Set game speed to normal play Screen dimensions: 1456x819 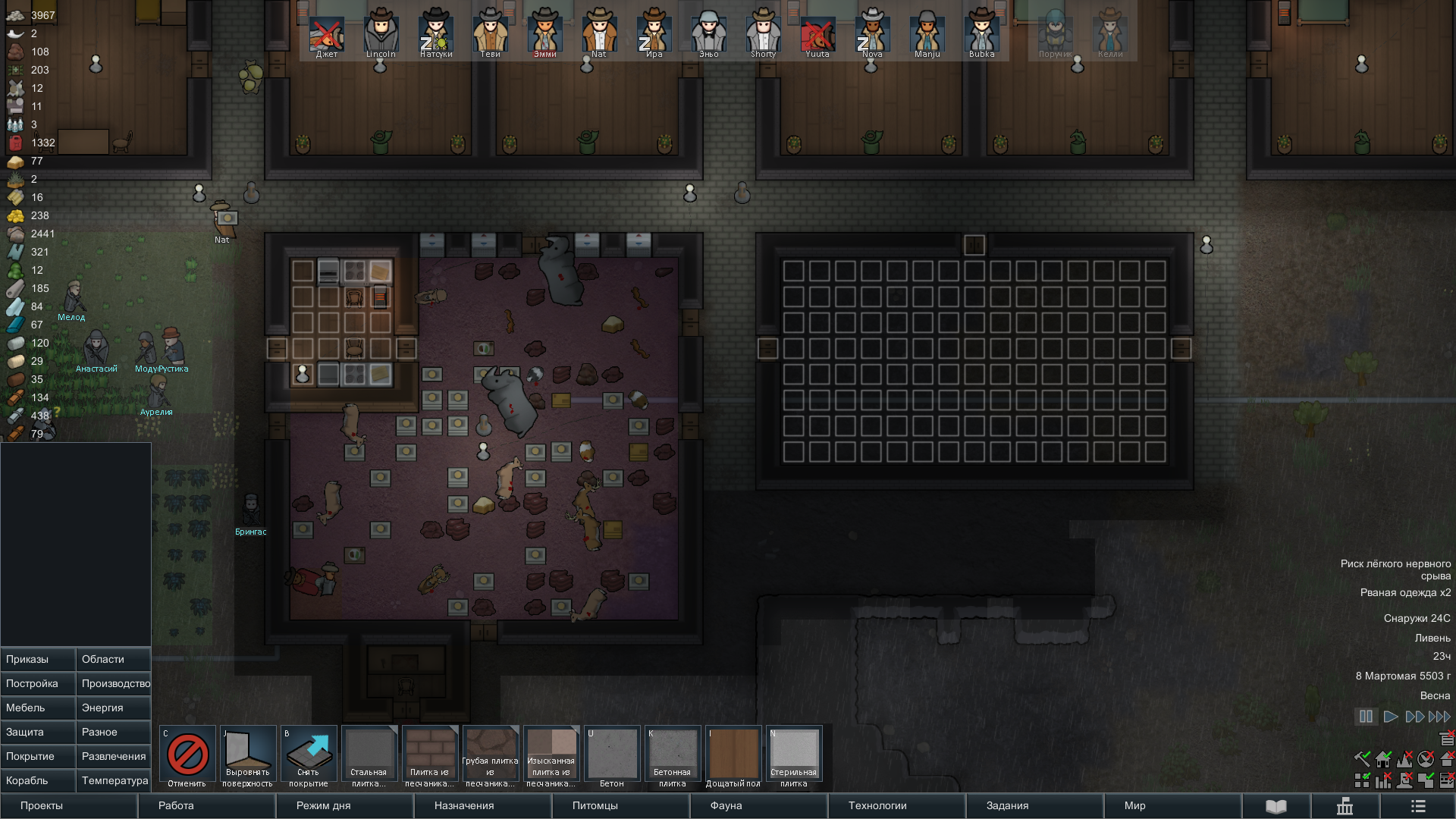(x=1391, y=717)
